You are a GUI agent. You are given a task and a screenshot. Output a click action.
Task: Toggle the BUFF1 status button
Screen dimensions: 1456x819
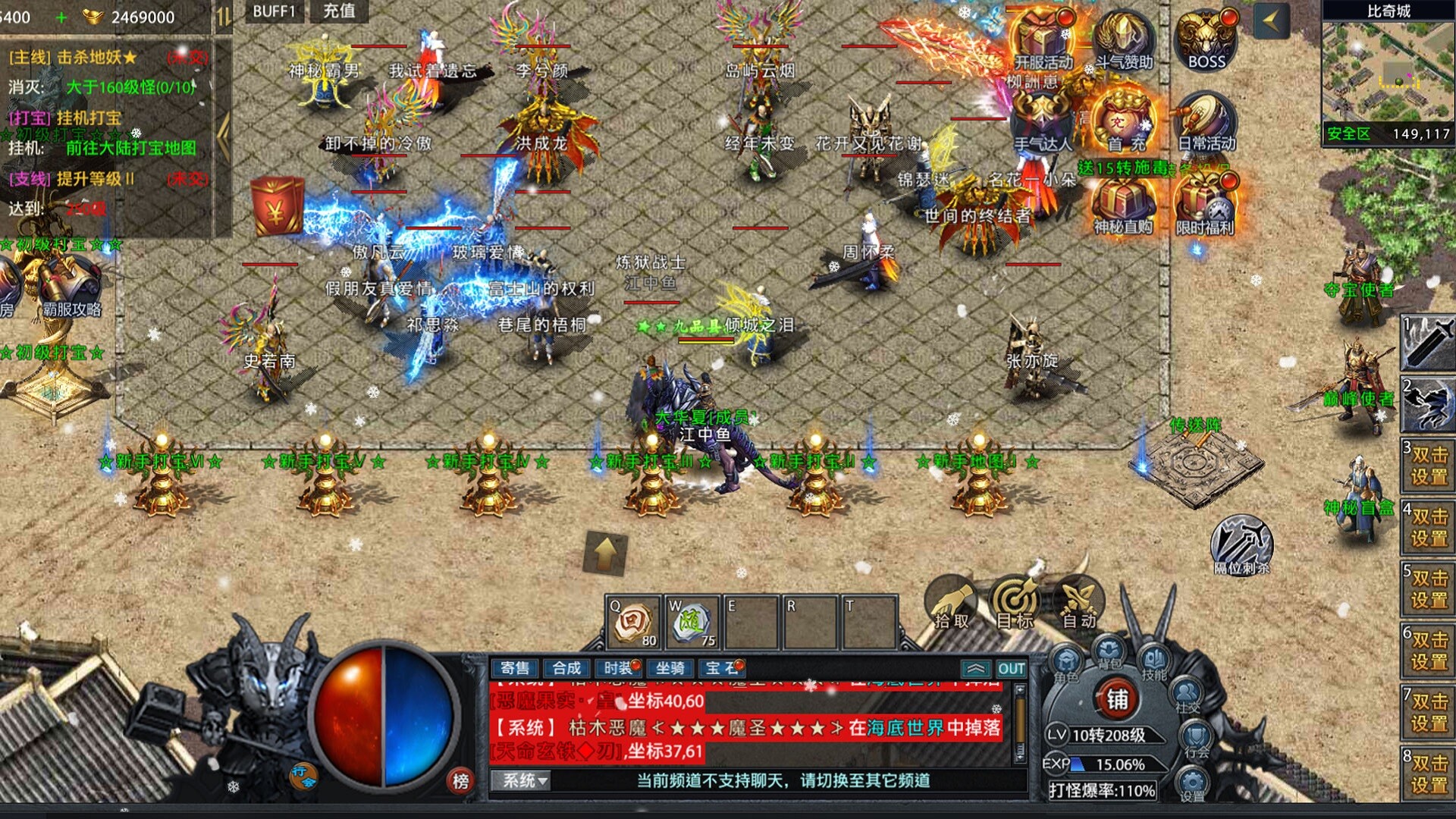275,12
